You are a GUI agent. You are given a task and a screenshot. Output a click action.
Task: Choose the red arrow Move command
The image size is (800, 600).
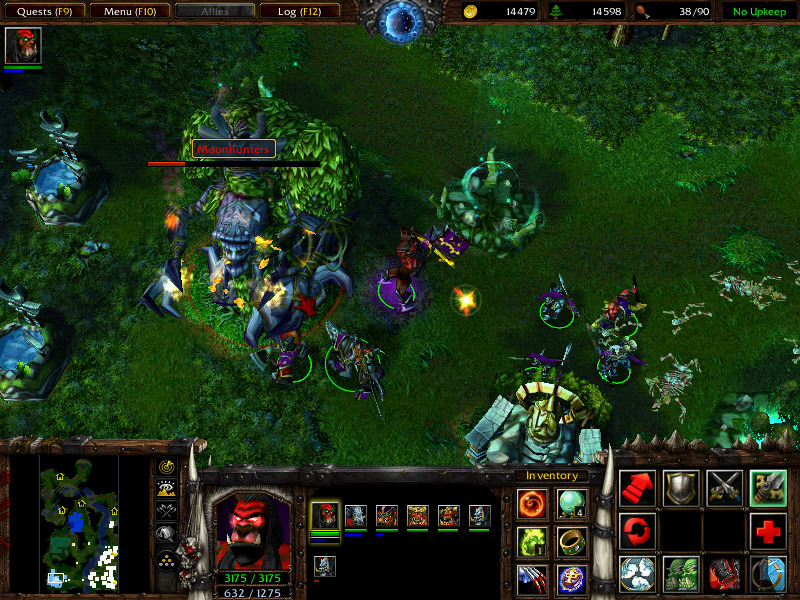coord(638,488)
